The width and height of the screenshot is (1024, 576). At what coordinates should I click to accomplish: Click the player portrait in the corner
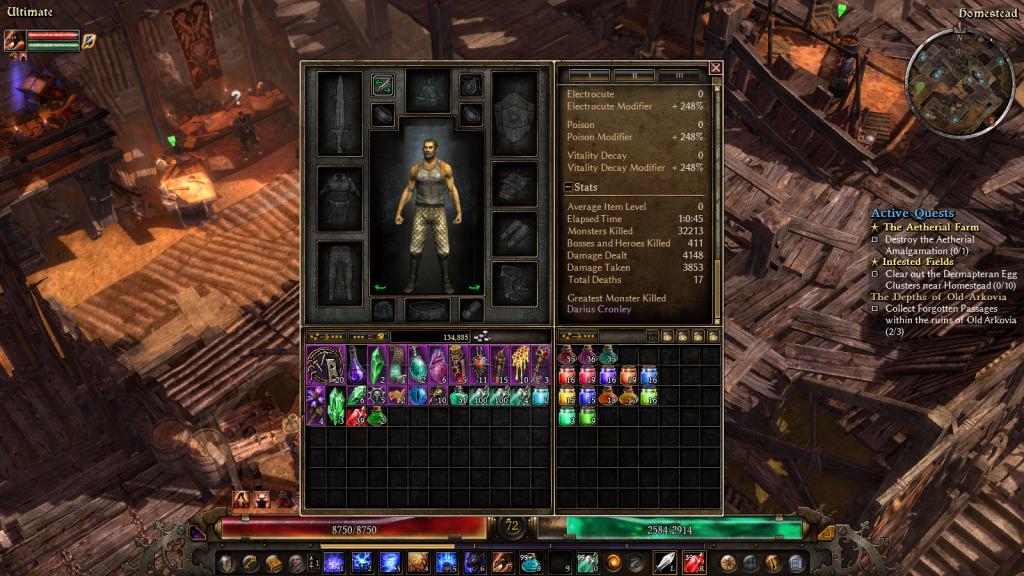pos(14,40)
